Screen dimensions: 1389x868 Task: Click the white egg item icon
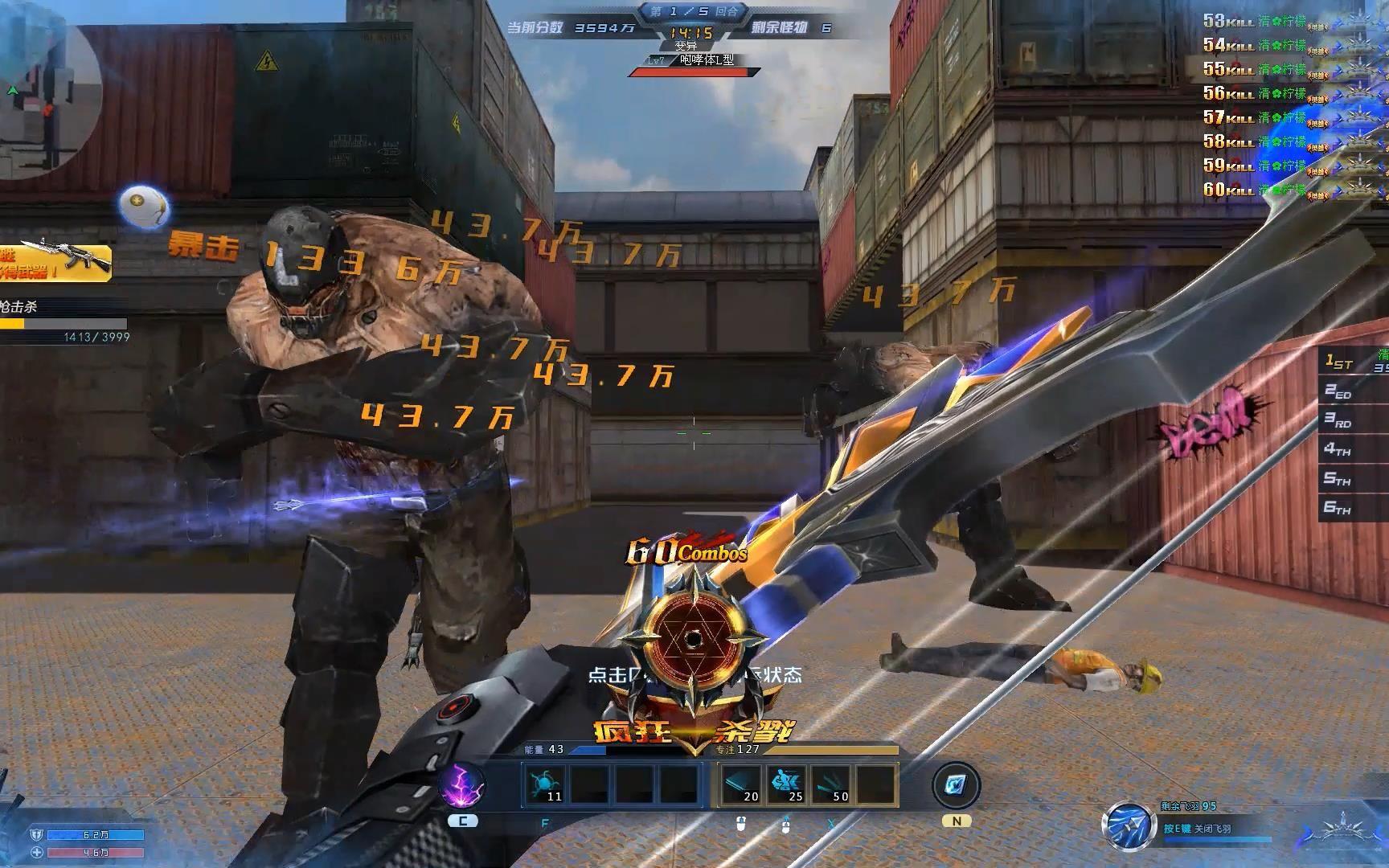pos(144,207)
